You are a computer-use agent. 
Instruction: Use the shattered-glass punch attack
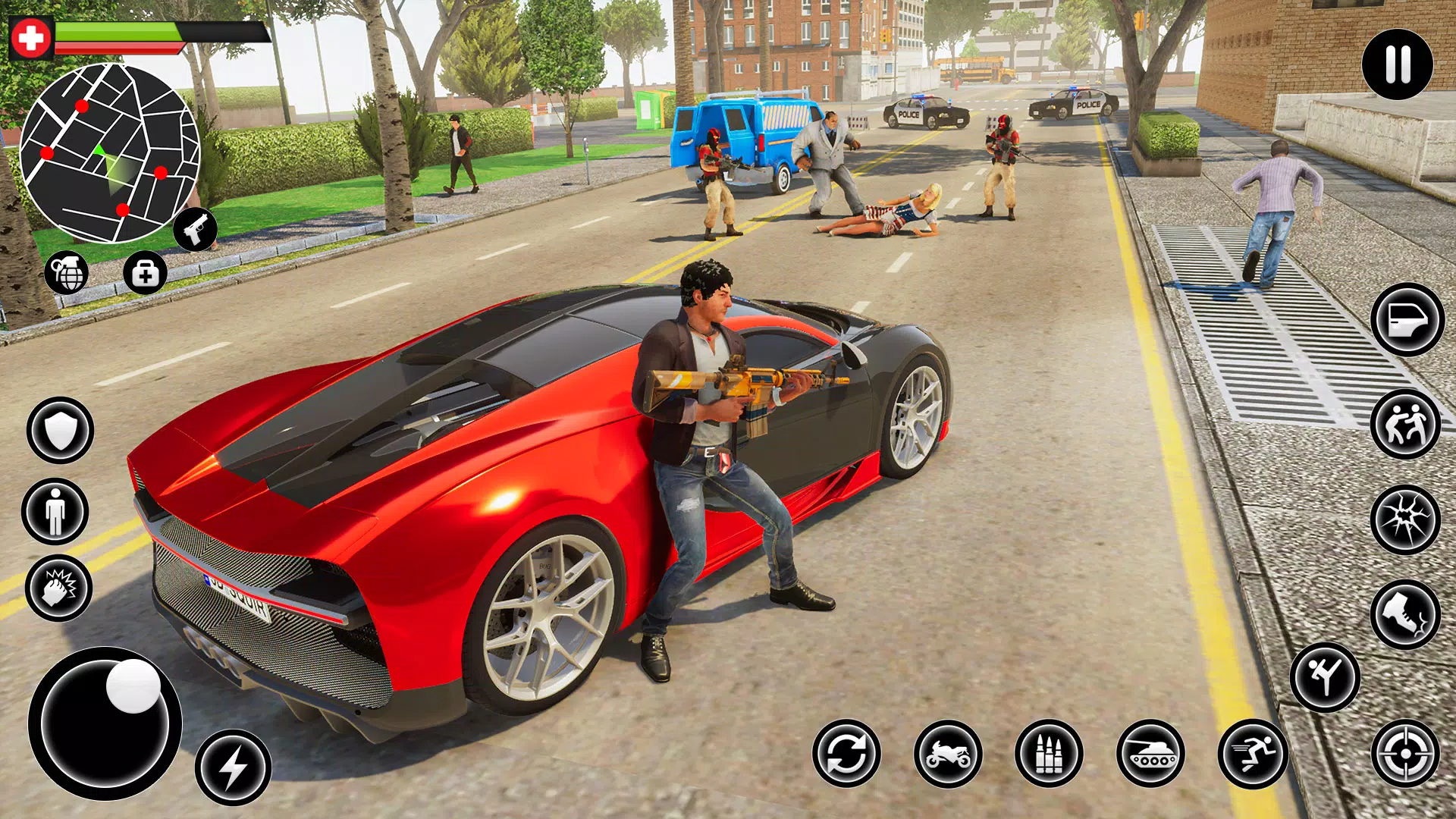1405,519
